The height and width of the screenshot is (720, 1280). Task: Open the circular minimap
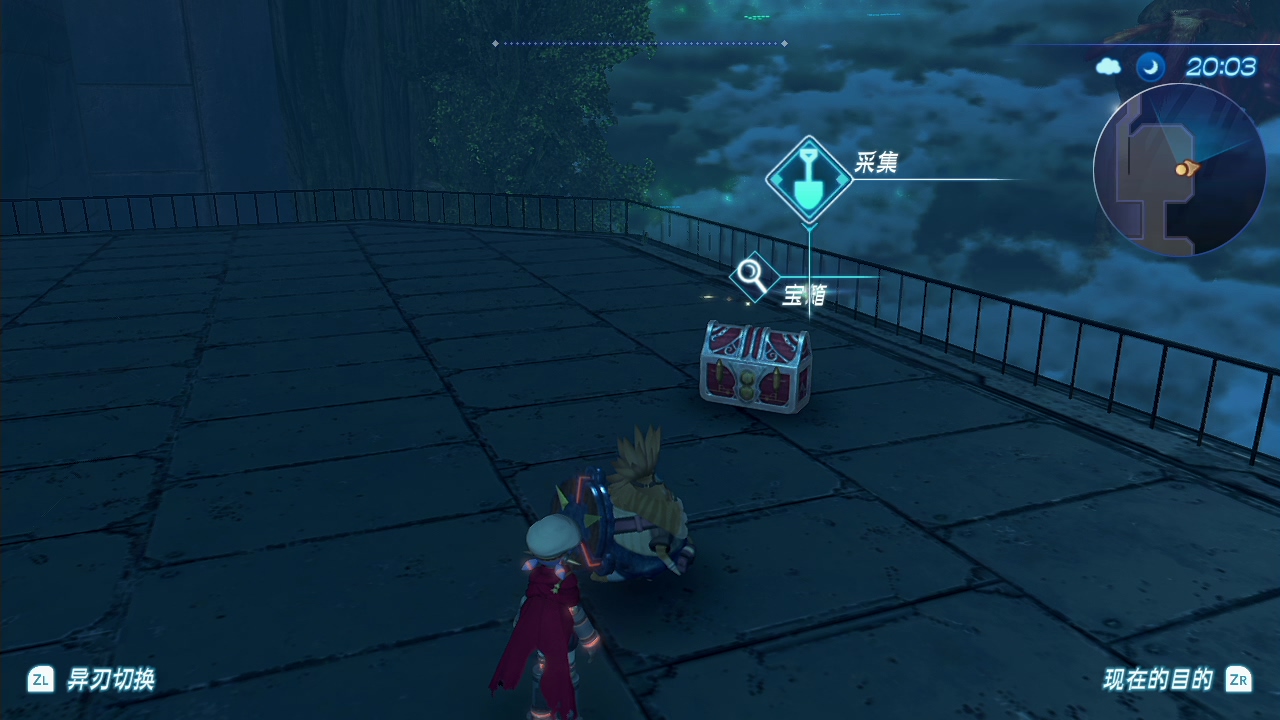[x=1180, y=170]
